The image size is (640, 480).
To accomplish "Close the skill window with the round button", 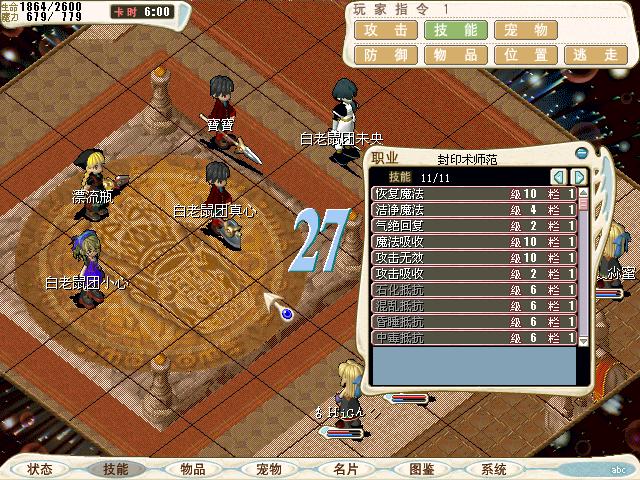I will [582, 153].
